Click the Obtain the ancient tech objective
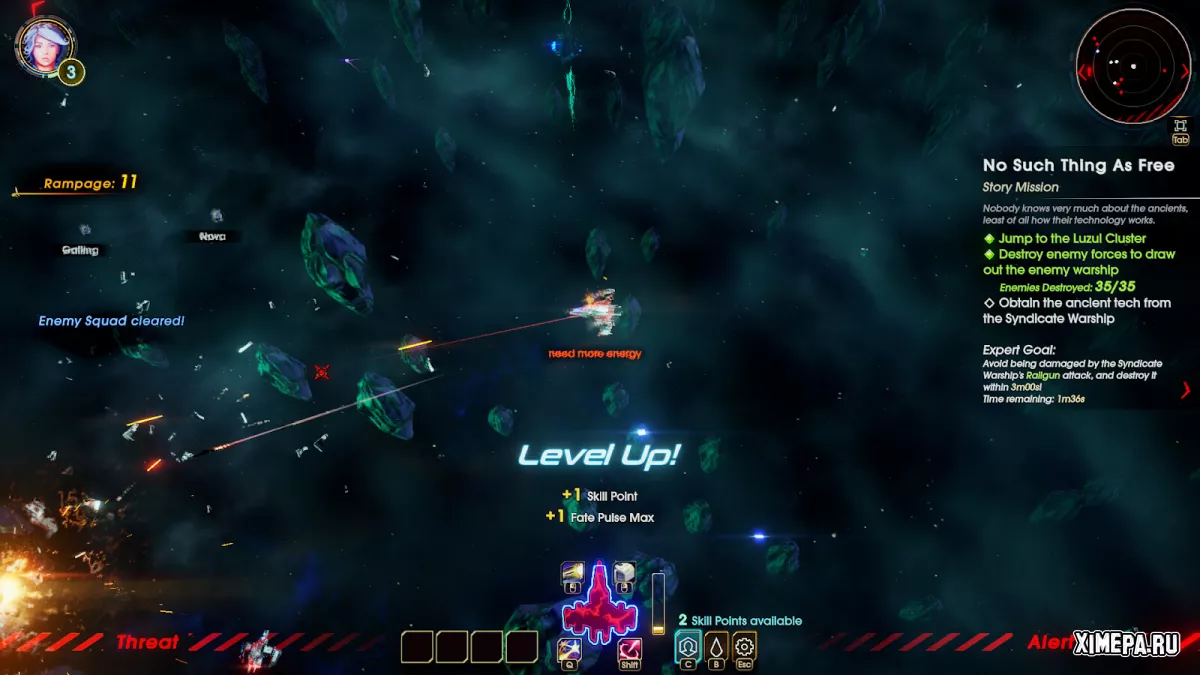 (1077, 310)
